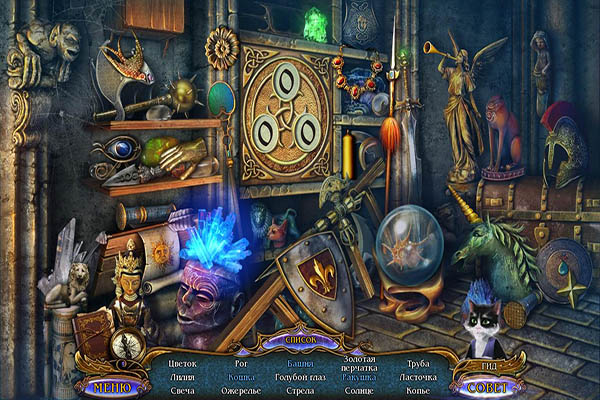Select the СПИСОК list tab
Viewport: 600px width, 400px height.
pyautogui.click(x=301, y=341)
